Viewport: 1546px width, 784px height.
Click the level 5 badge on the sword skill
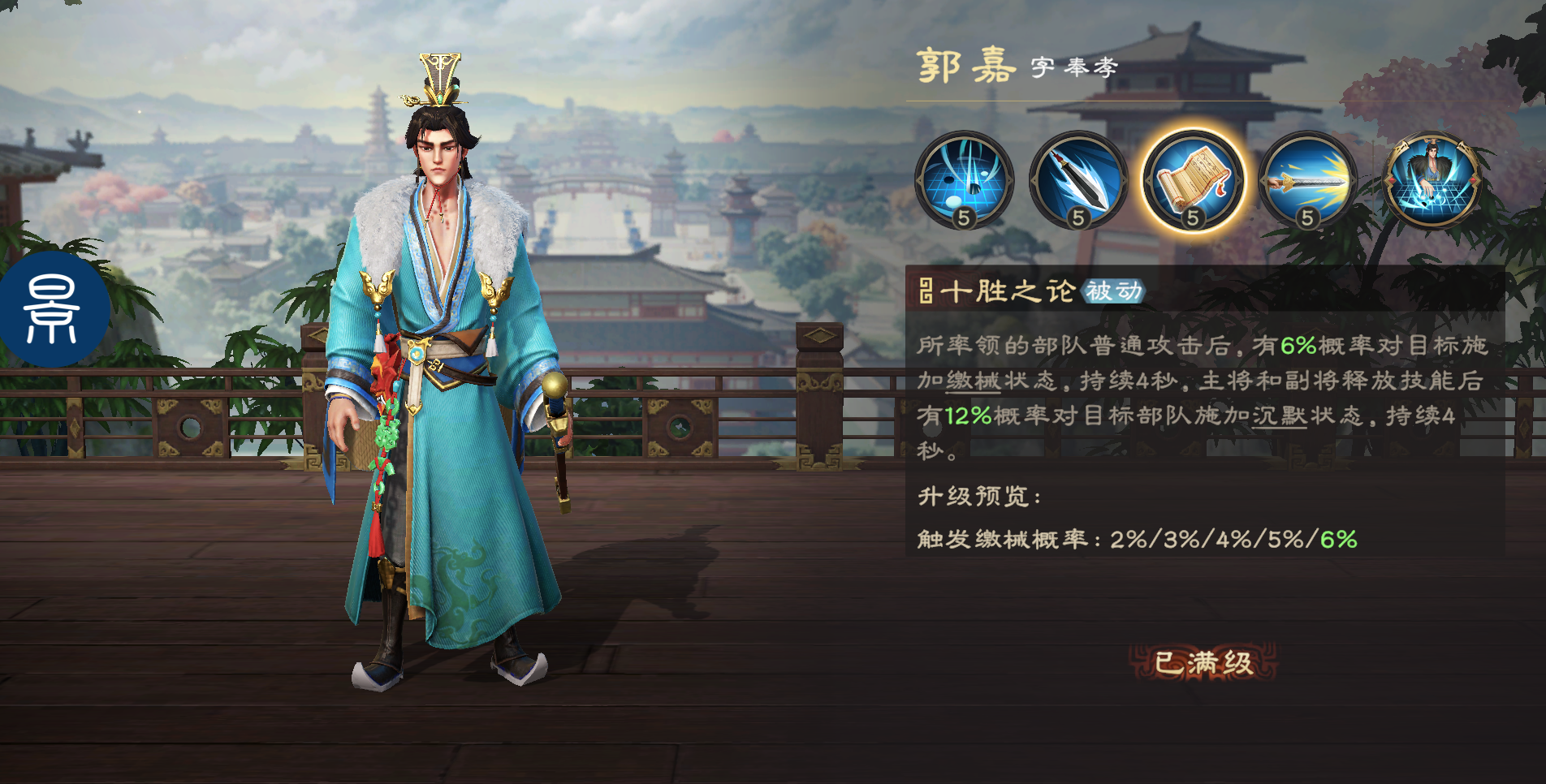click(1308, 218)
